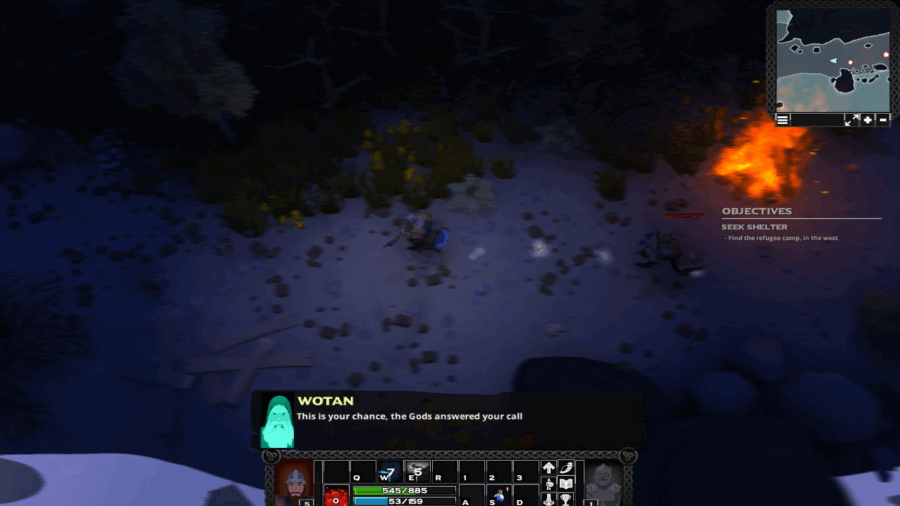The image size is (900, 506).
Task: Open the minimap's hamburger menu
Action: pos(783,119)
